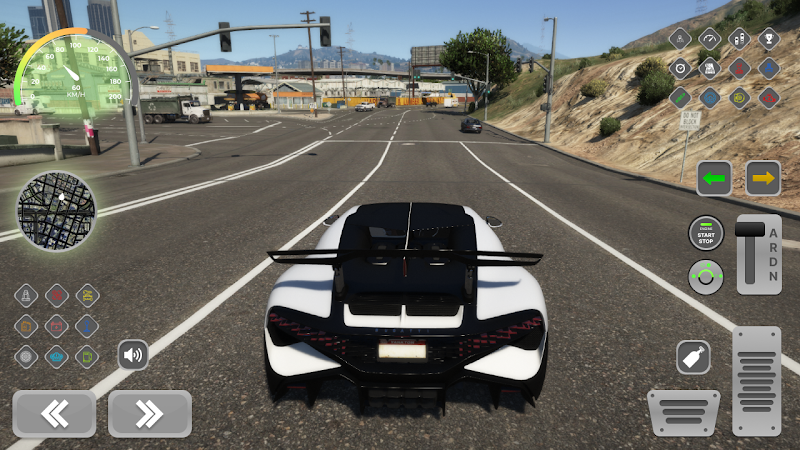Screen dimensions: 800x450
Task: Activate the green left turn signal
Action: click(x=714, y=178)
